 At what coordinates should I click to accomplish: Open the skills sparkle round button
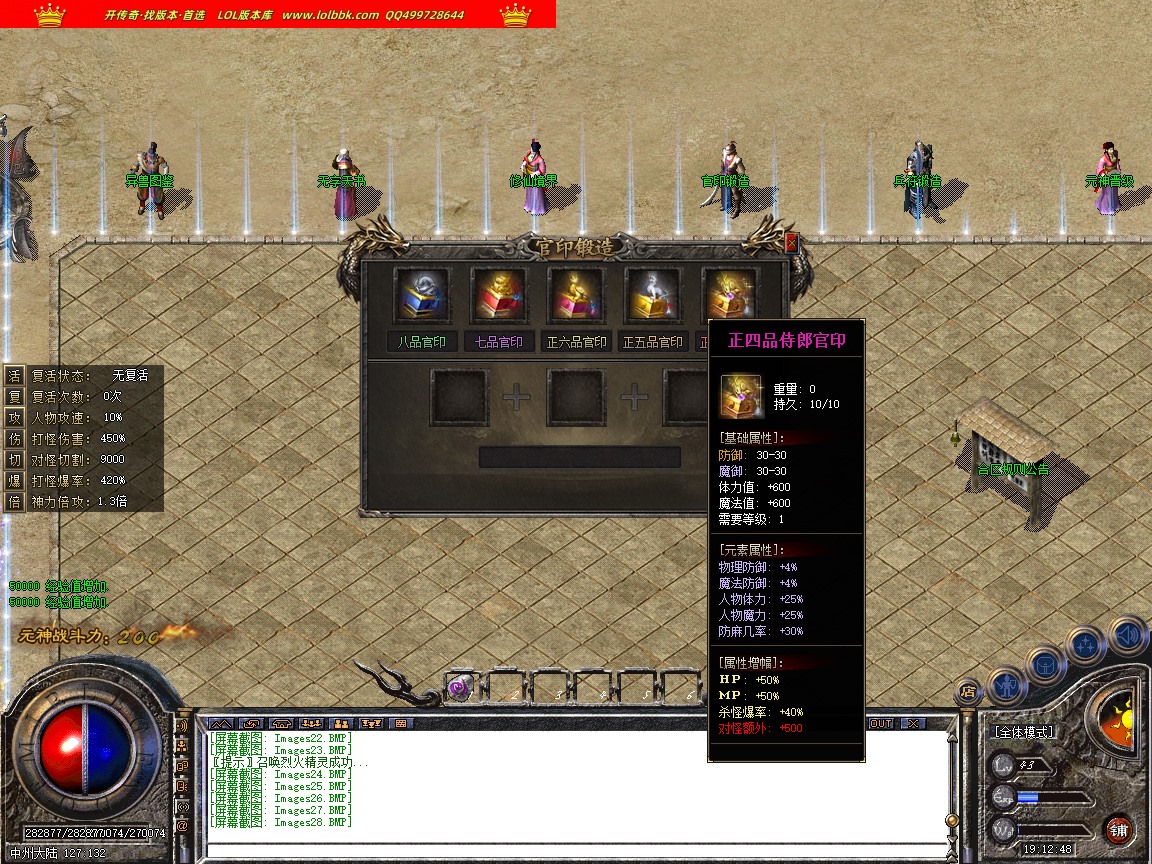coord(1086,643)
